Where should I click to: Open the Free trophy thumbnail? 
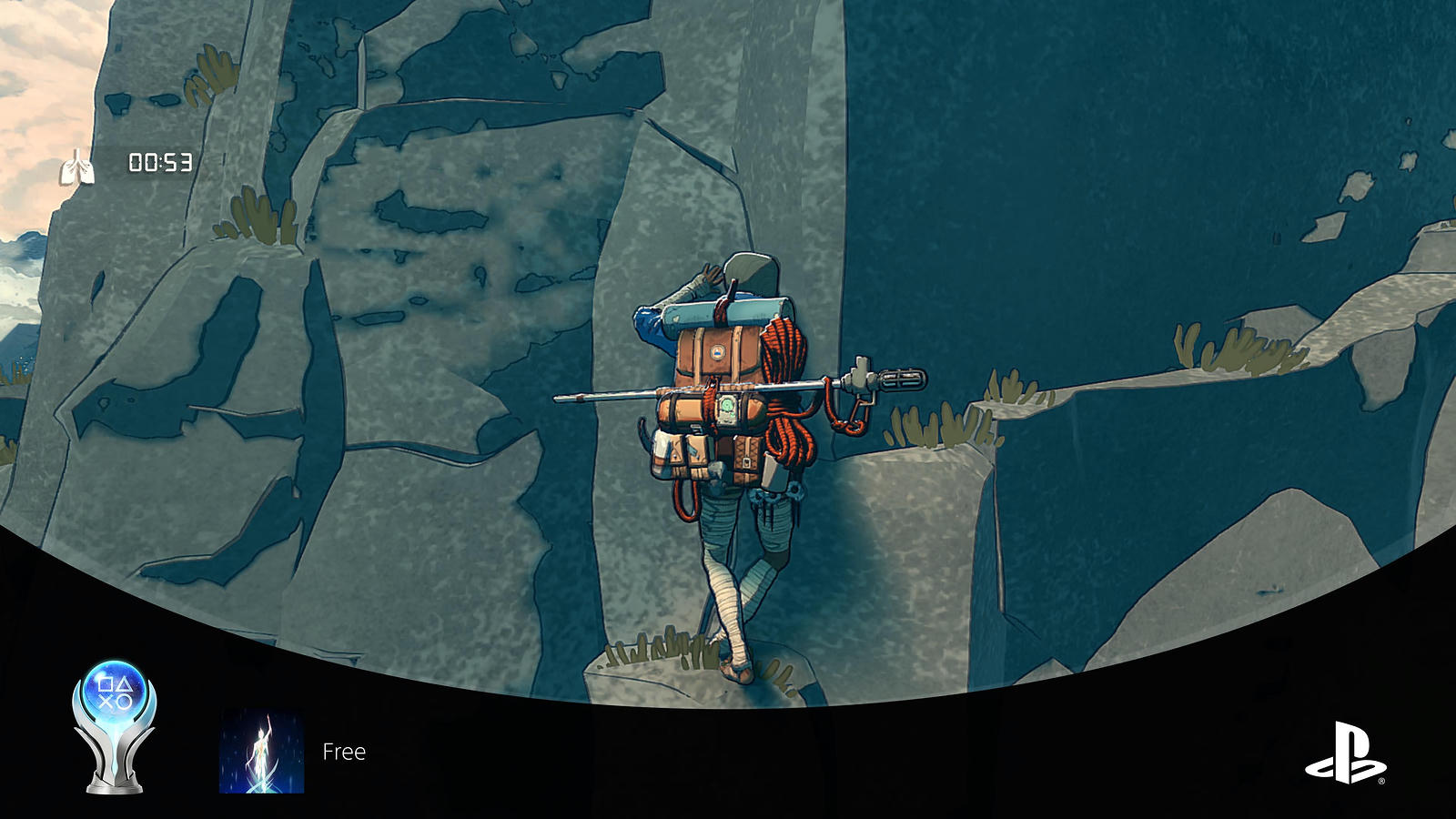(x=262, y=752)
